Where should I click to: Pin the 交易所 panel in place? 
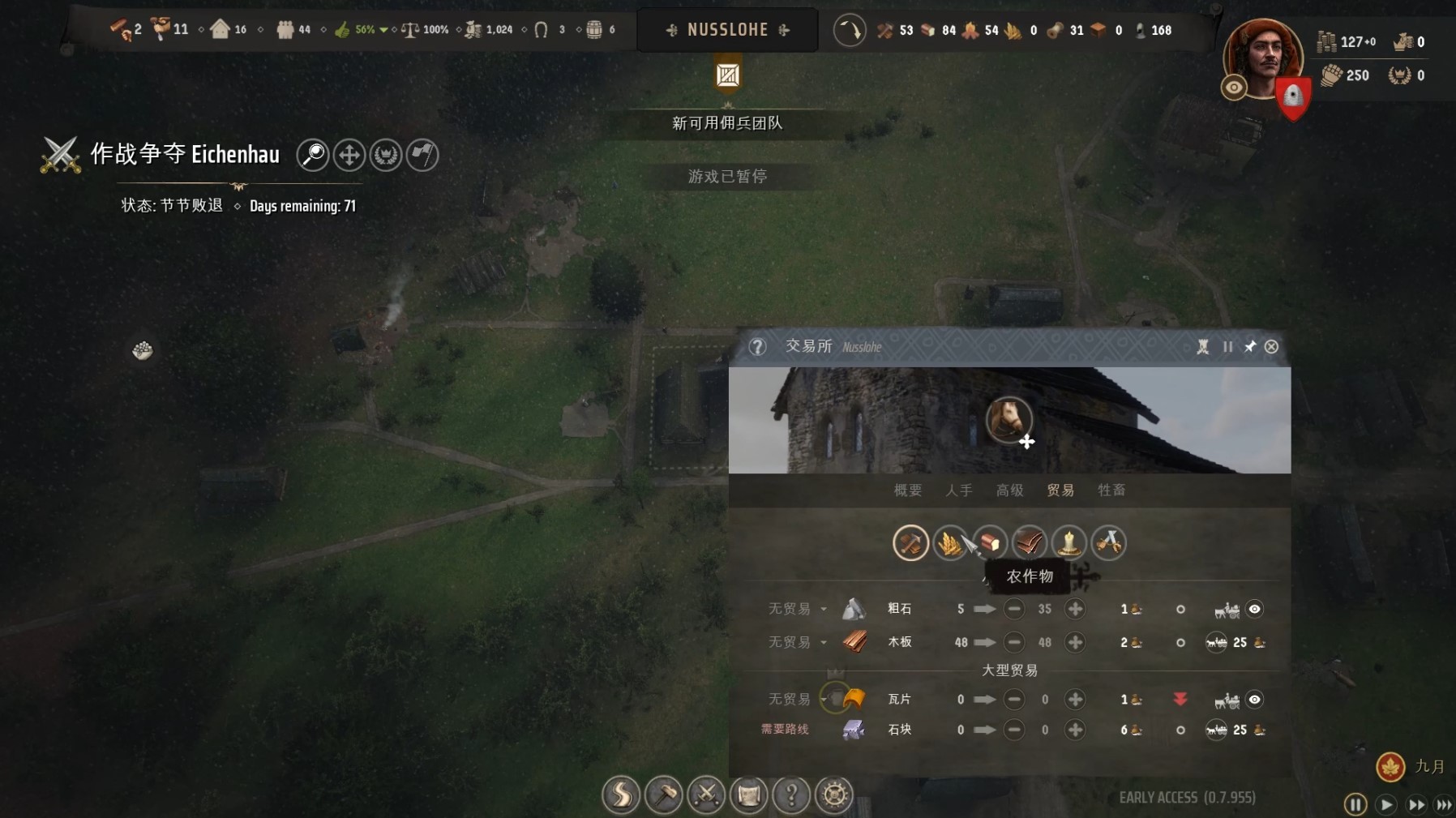1249,347
